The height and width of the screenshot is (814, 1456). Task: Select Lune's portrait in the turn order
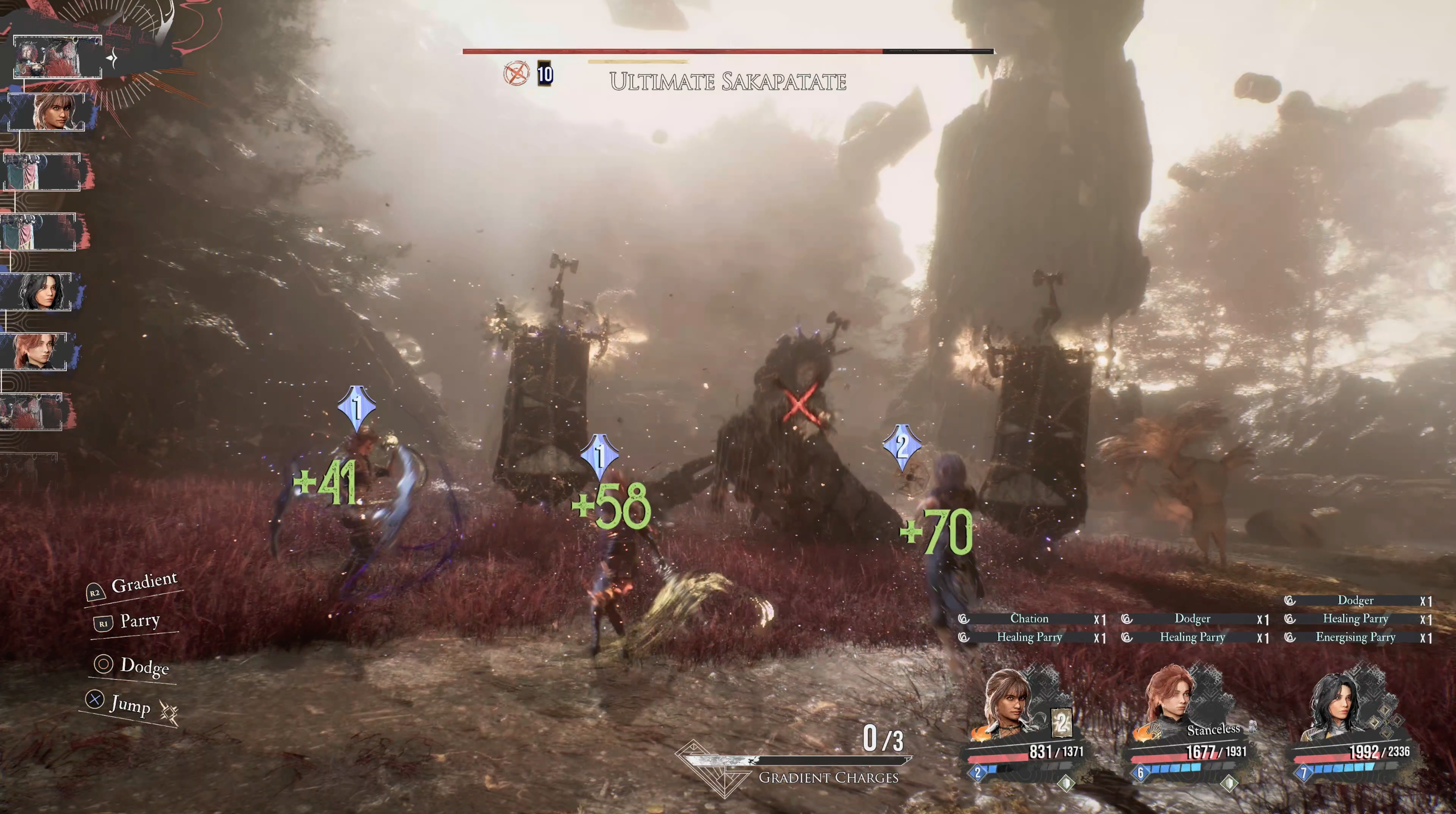click(x=48, y=112)
